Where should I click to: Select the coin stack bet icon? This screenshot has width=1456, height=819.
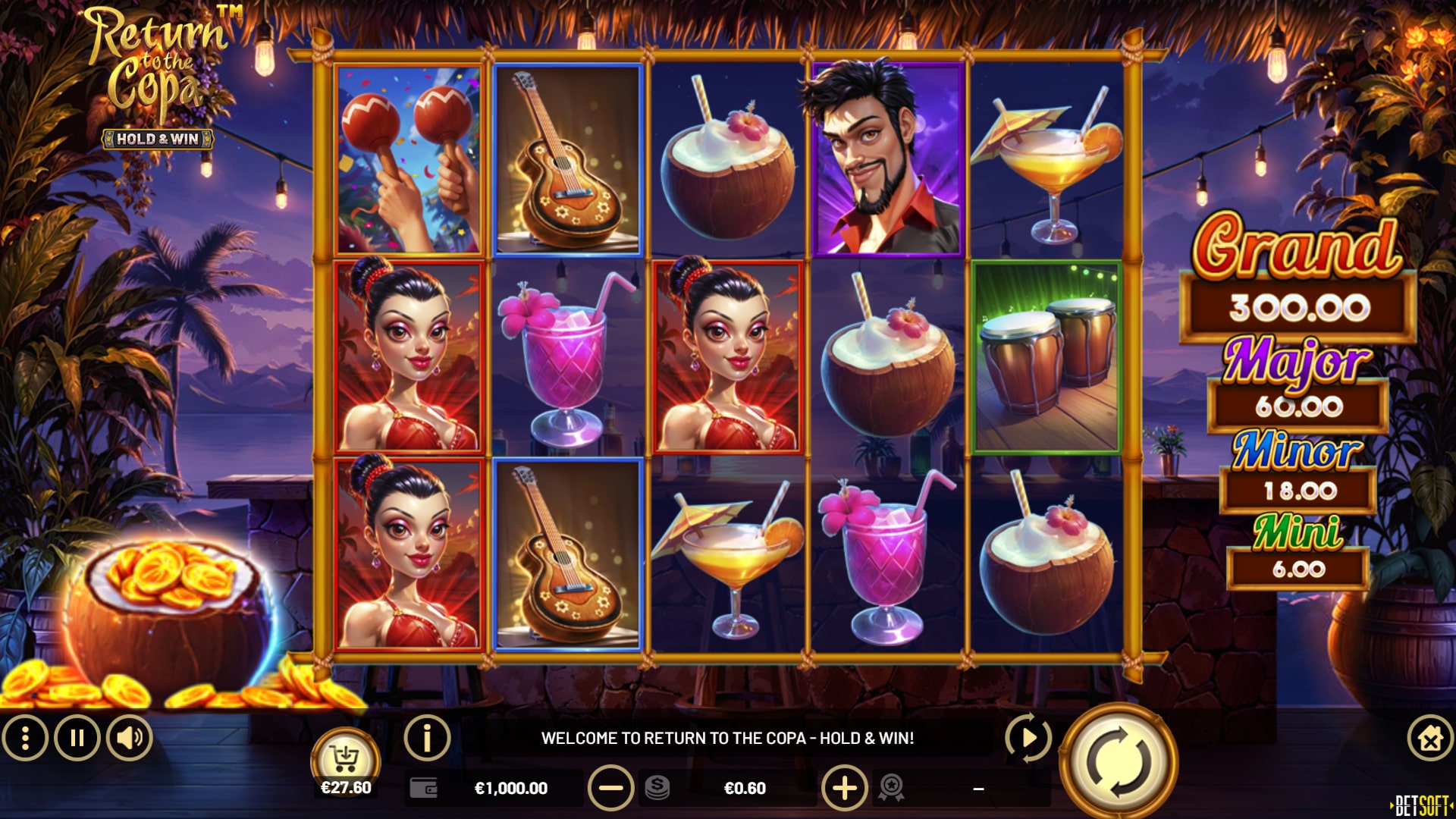[657, 788]
